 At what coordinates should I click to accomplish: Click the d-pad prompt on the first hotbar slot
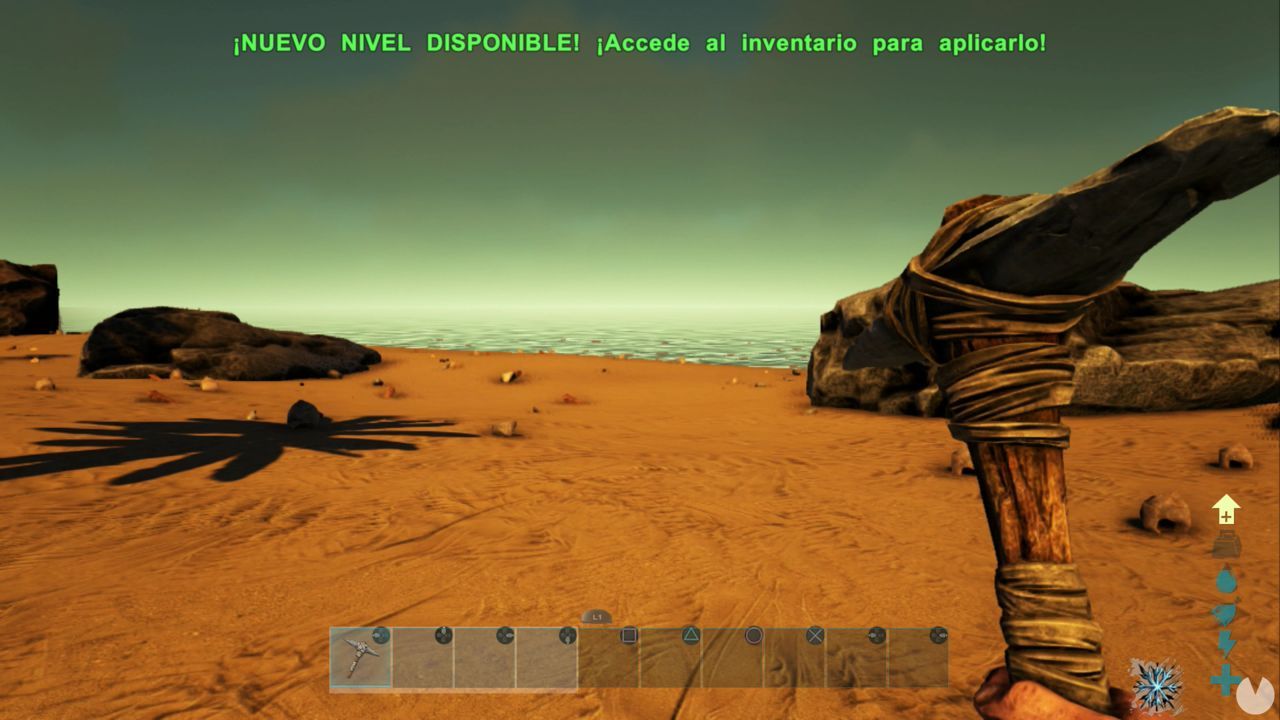tap(379, 634)
